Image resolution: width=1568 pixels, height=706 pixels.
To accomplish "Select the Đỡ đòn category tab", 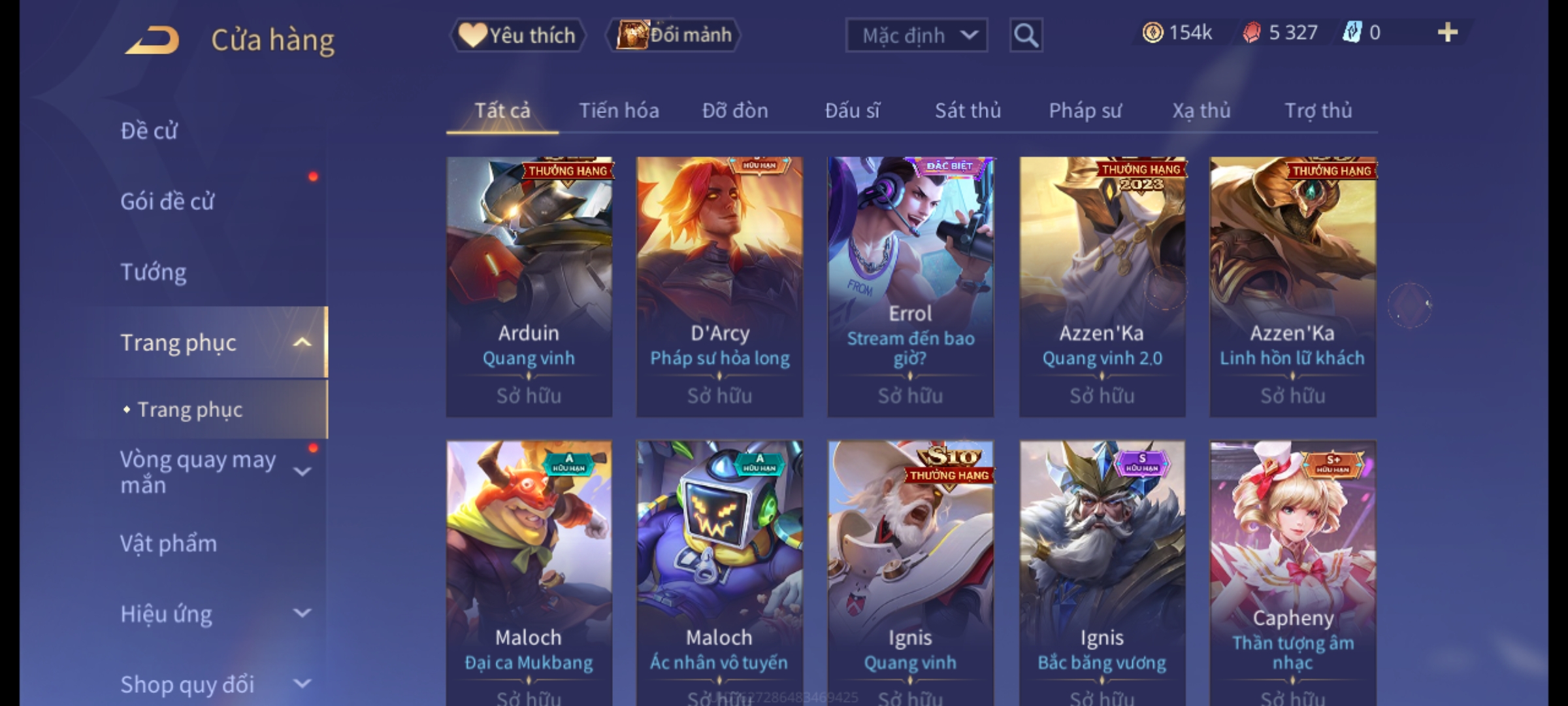I will (x=735, y=110).
